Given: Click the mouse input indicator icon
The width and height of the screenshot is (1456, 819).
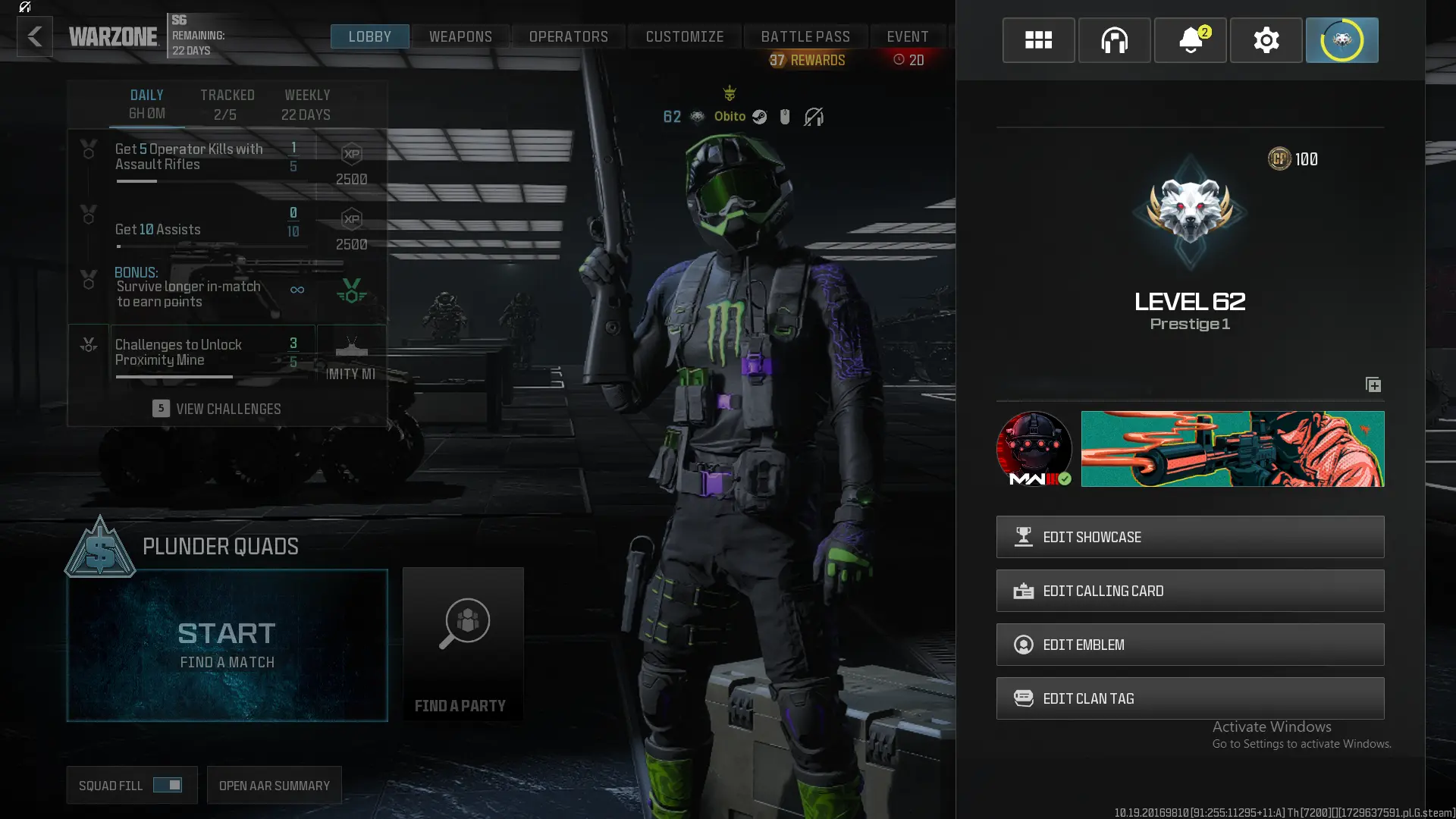Looking at the screenshot, I should 785,117.
